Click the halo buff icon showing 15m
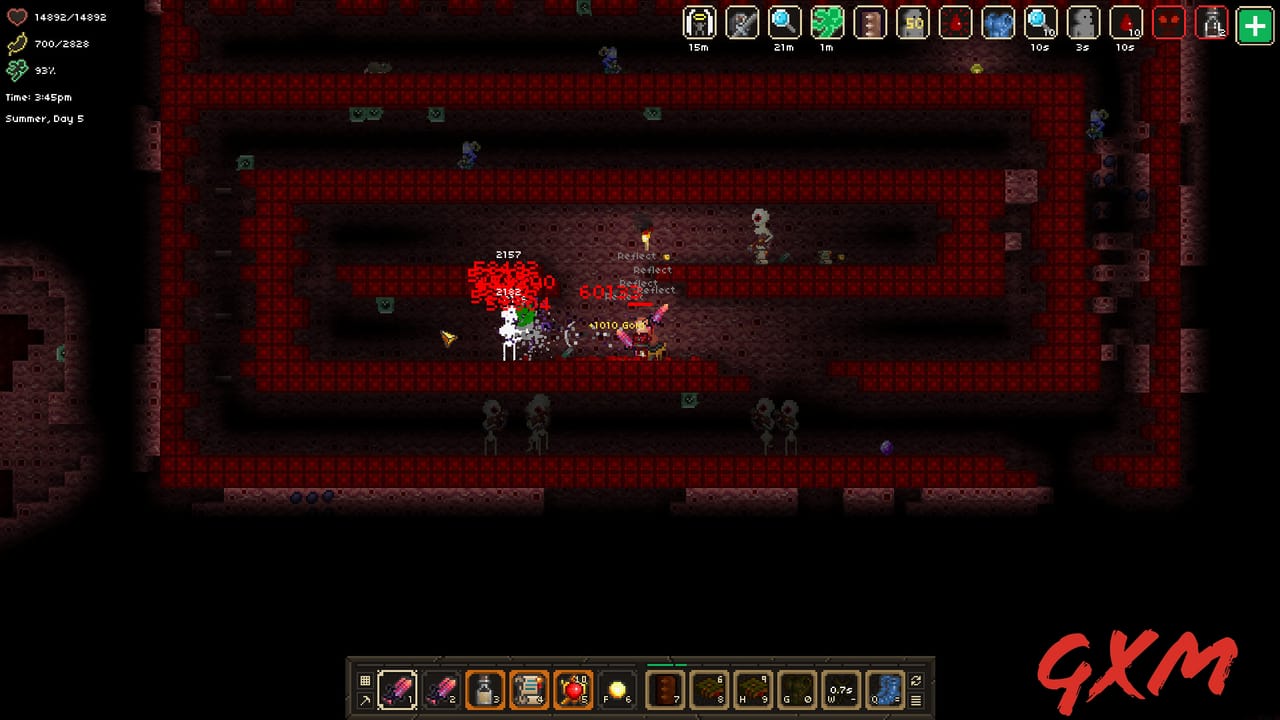 click(699, 22)
